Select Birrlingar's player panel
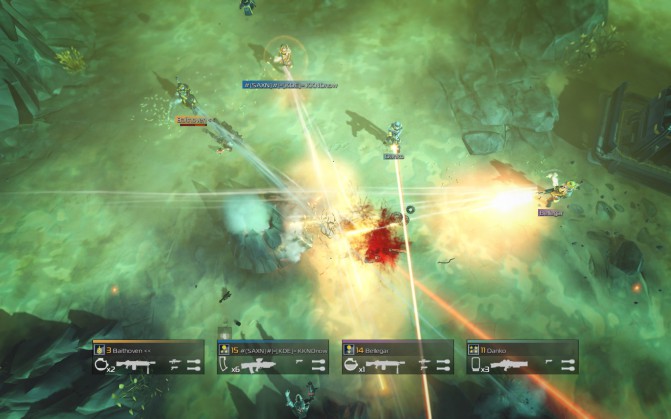 [397, 357]
